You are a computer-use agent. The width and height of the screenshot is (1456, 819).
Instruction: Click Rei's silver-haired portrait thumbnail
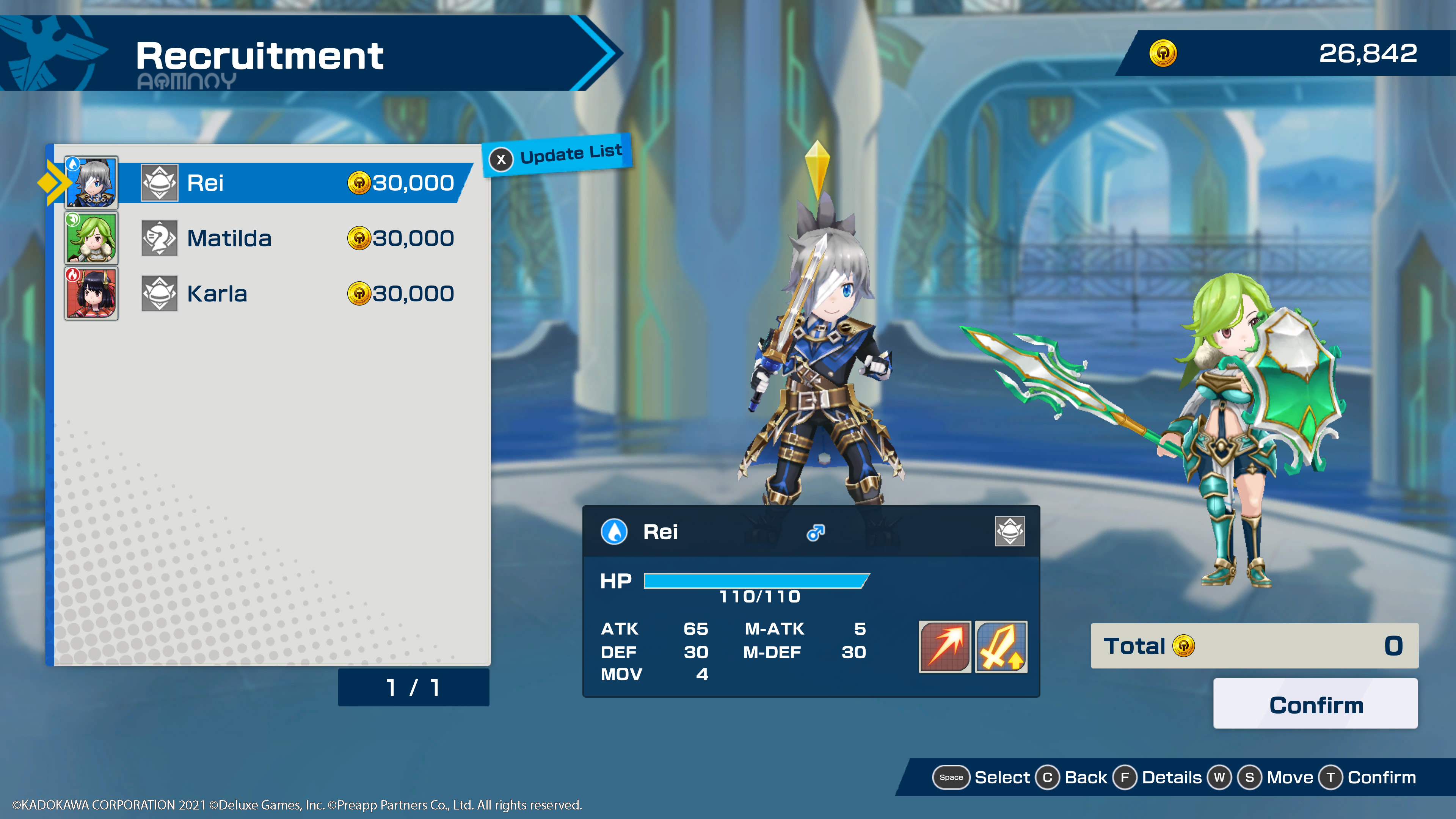(x=91, y=182)
